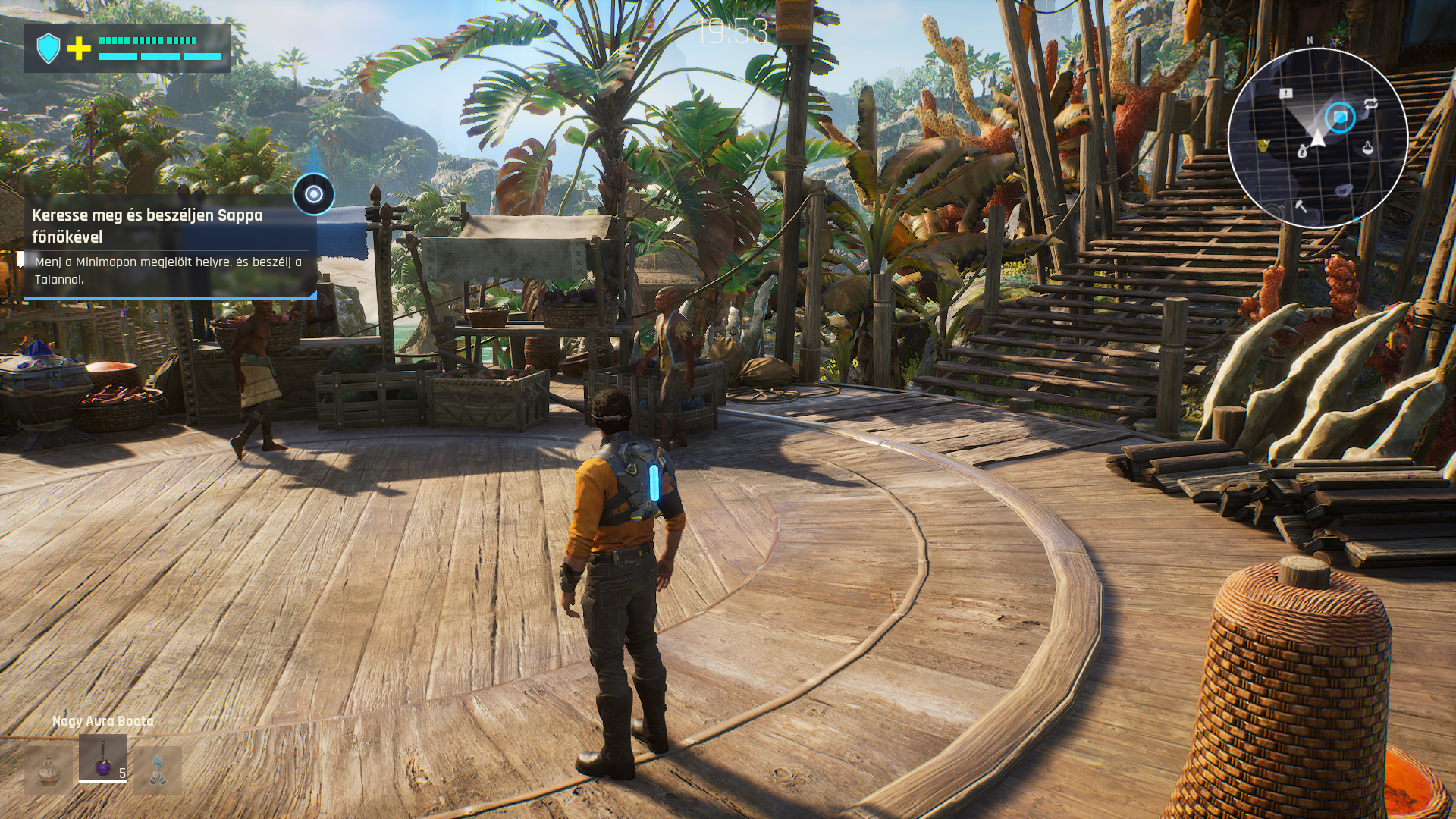1456x819 pixels.
Task: Choose the clear round flask hotbar slot
Action: [49, 770]
